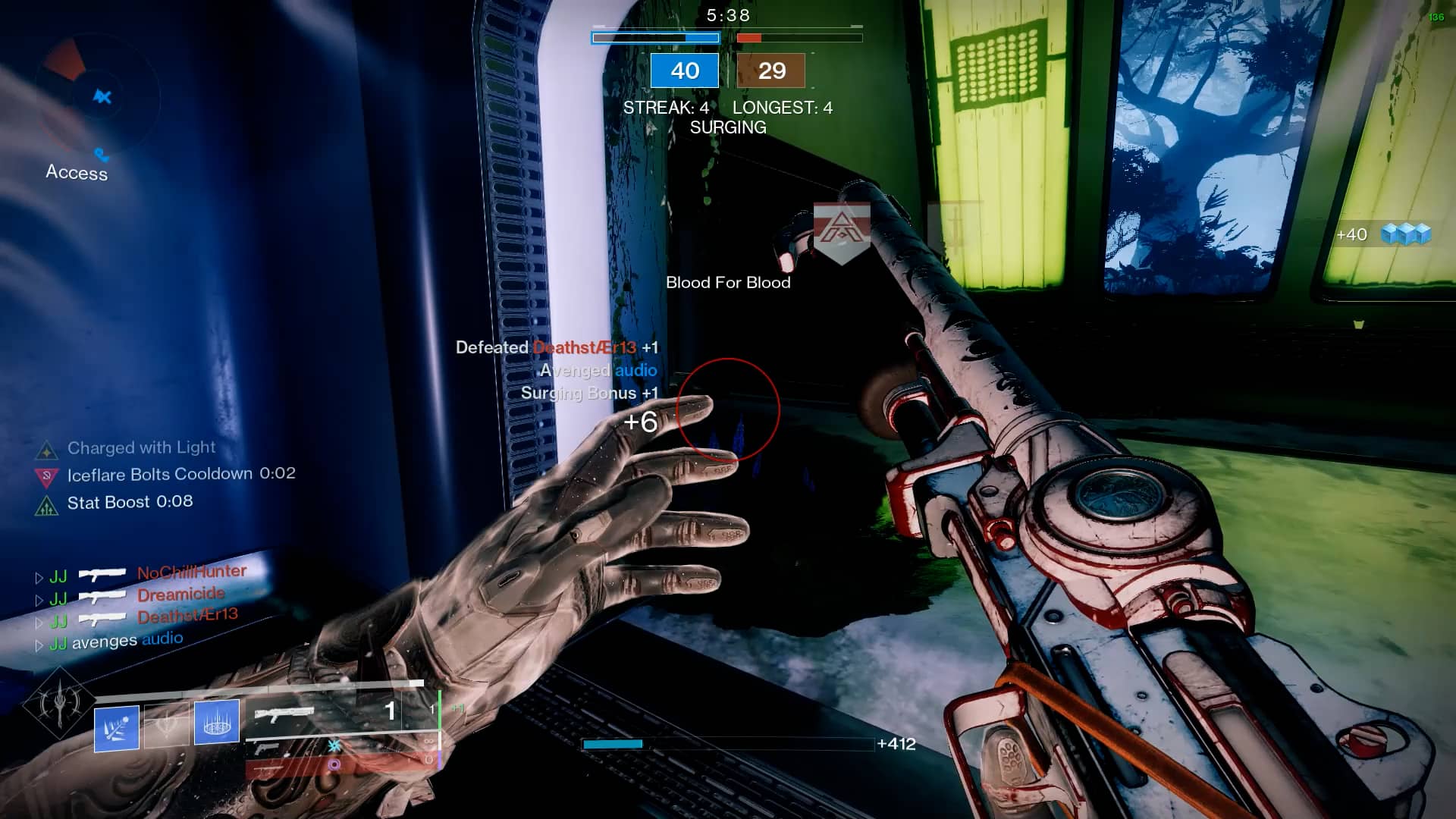Activate the rift class ability icon

click(x=217, y=721)
